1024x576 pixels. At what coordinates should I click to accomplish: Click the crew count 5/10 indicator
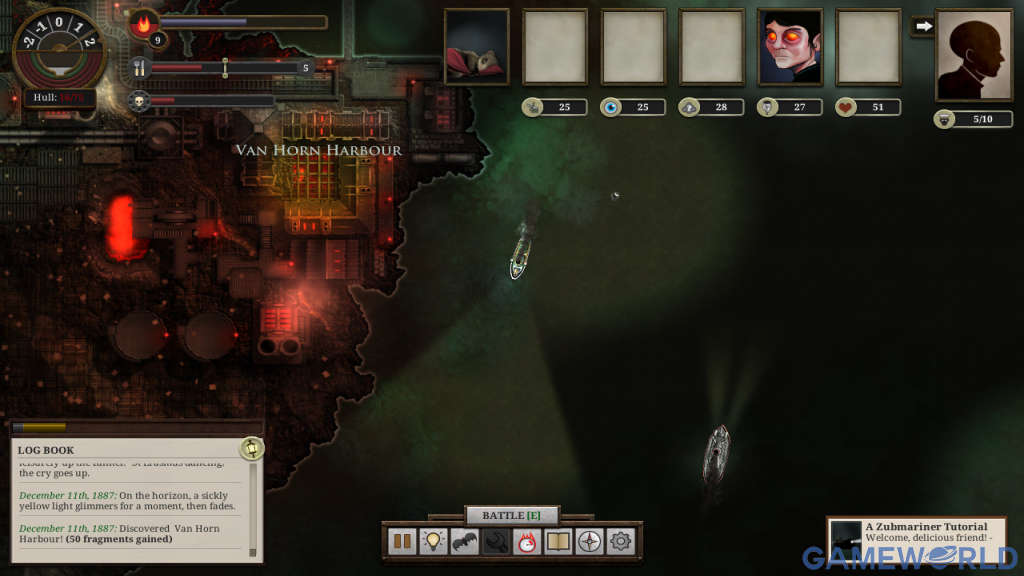click(974, 119)
